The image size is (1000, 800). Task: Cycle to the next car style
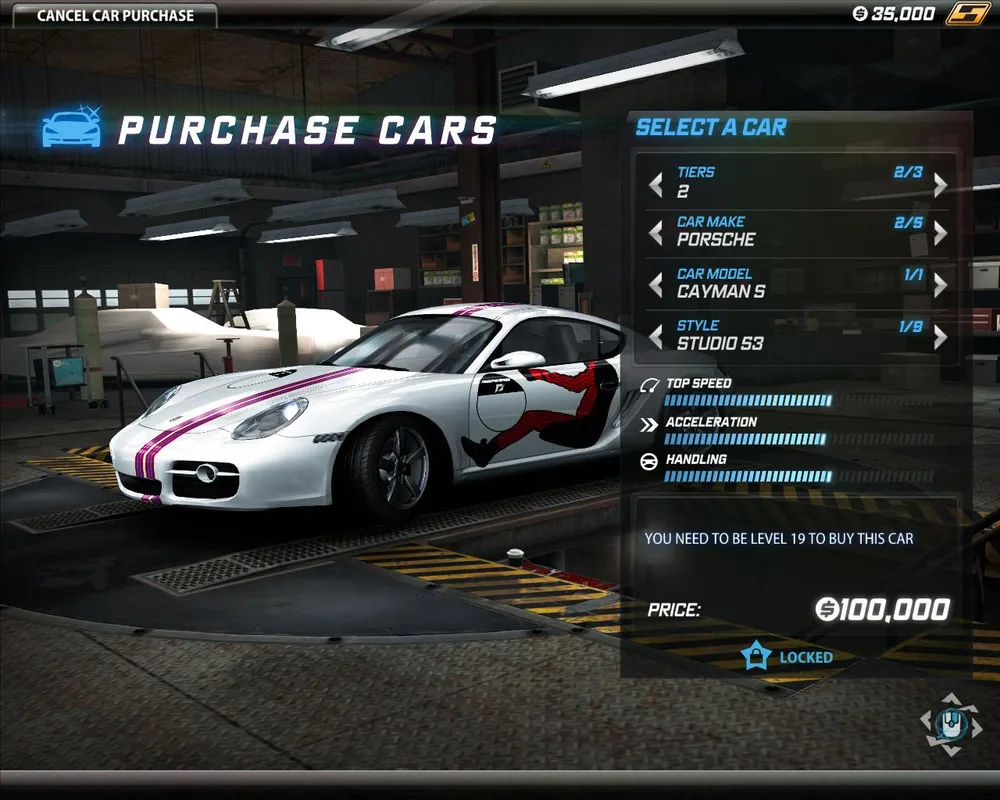coord(940,337)
